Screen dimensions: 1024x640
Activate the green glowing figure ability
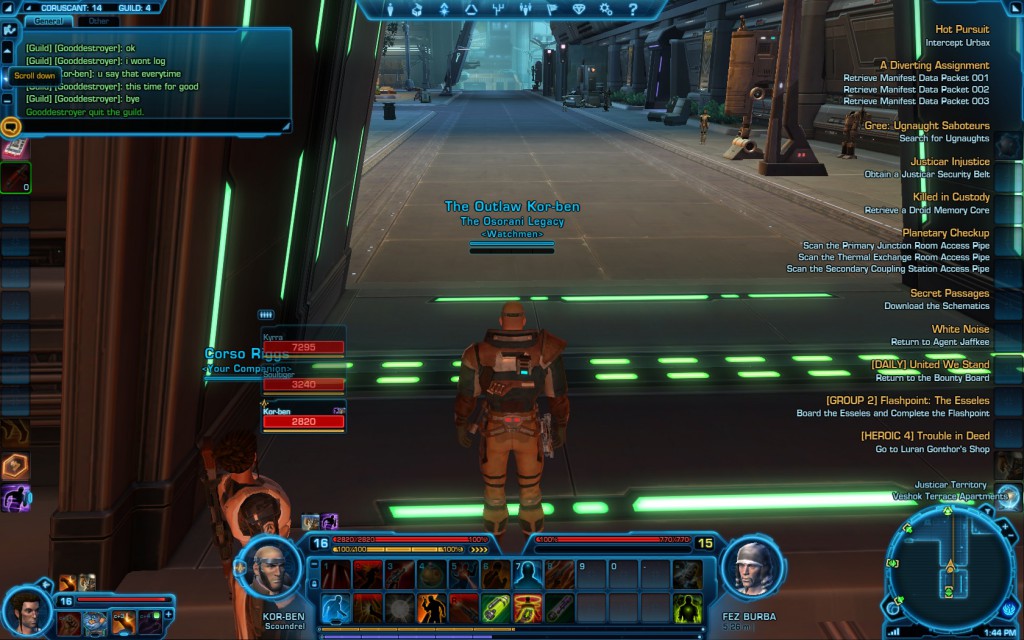[x=687, y=607]
